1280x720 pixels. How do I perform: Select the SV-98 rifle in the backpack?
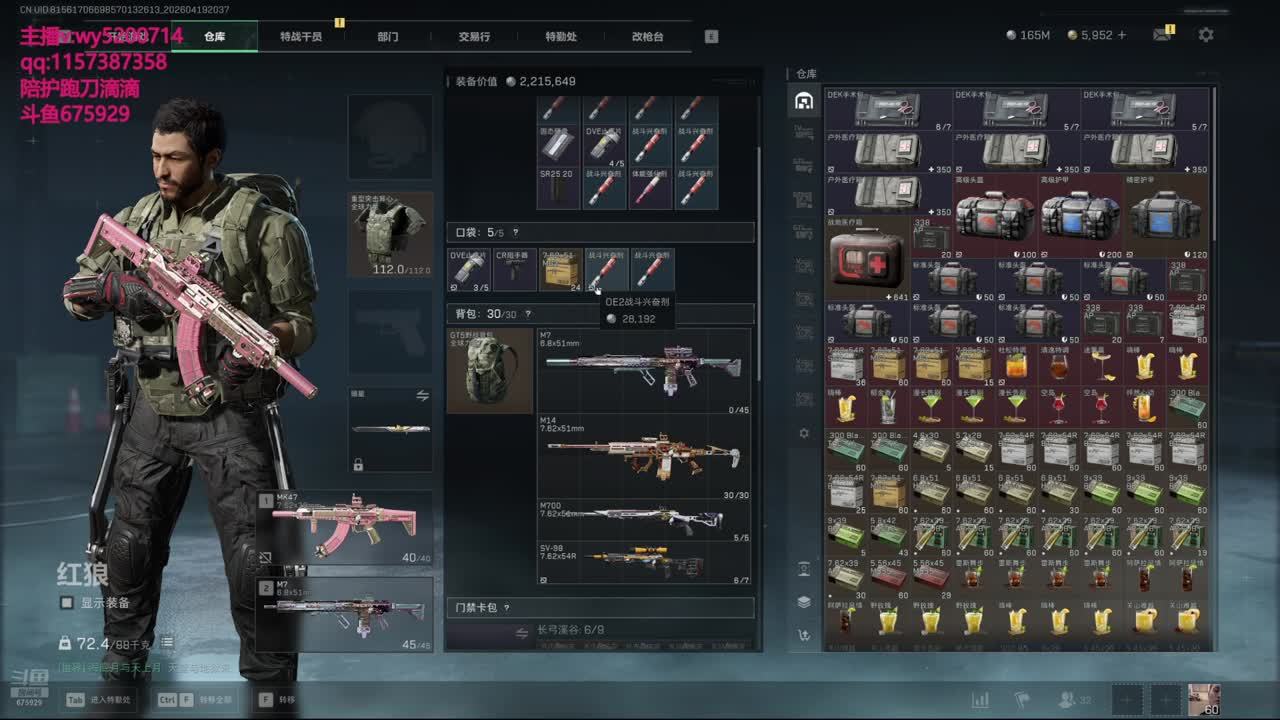pos(644,563)
